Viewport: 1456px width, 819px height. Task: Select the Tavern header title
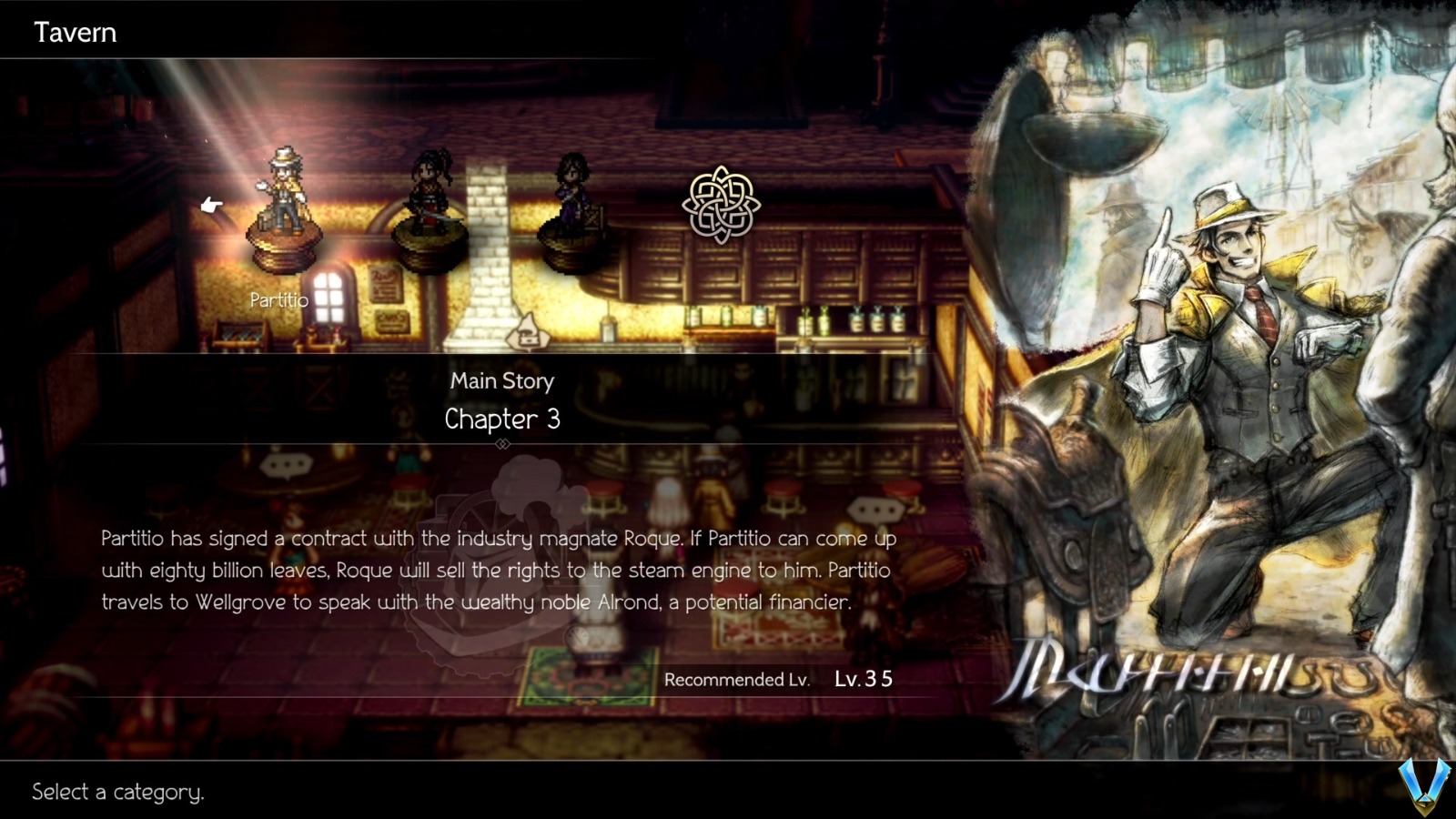point(76,33)
